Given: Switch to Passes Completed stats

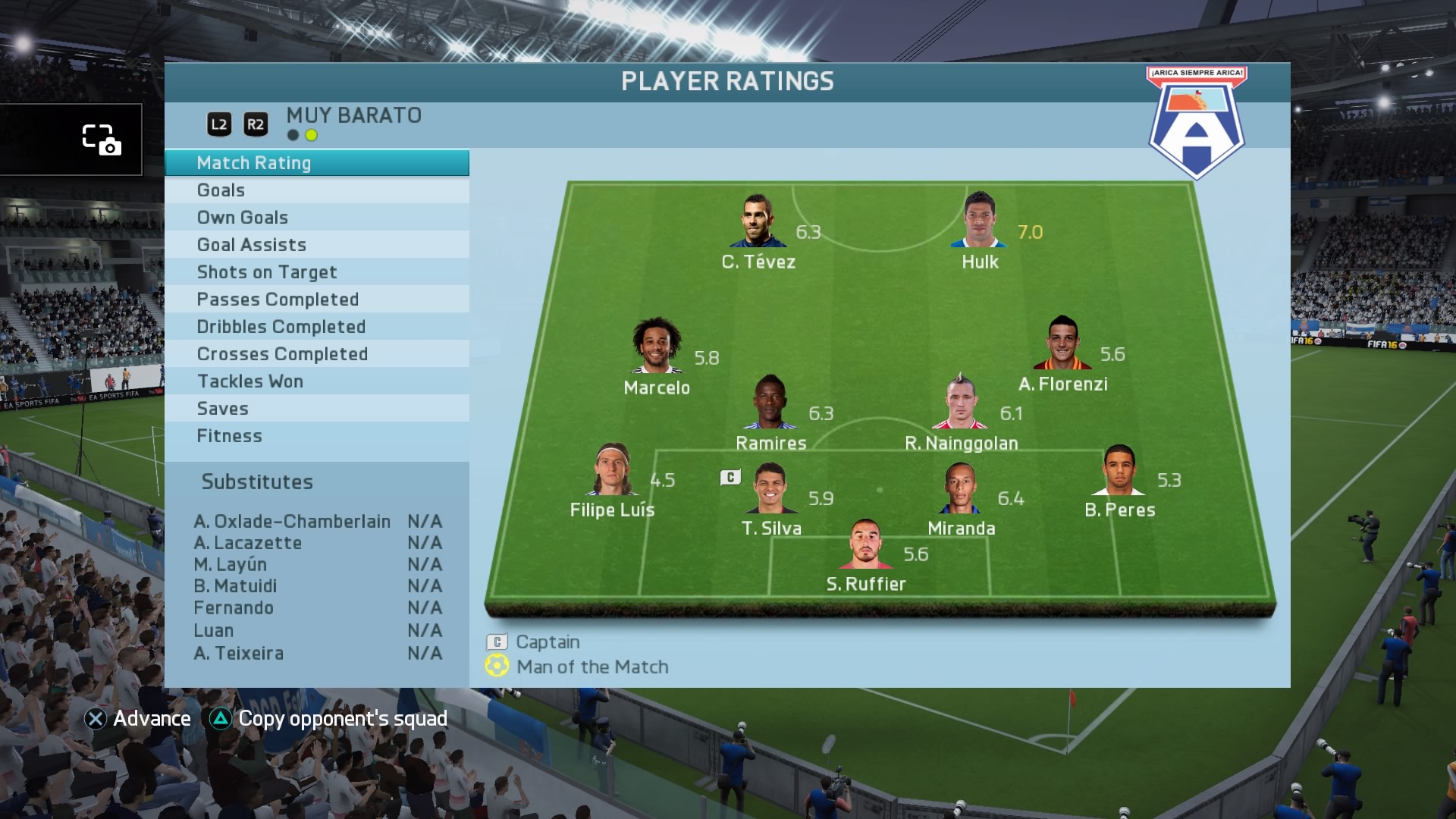Looking at the screenshot, I should click(316, 300).
